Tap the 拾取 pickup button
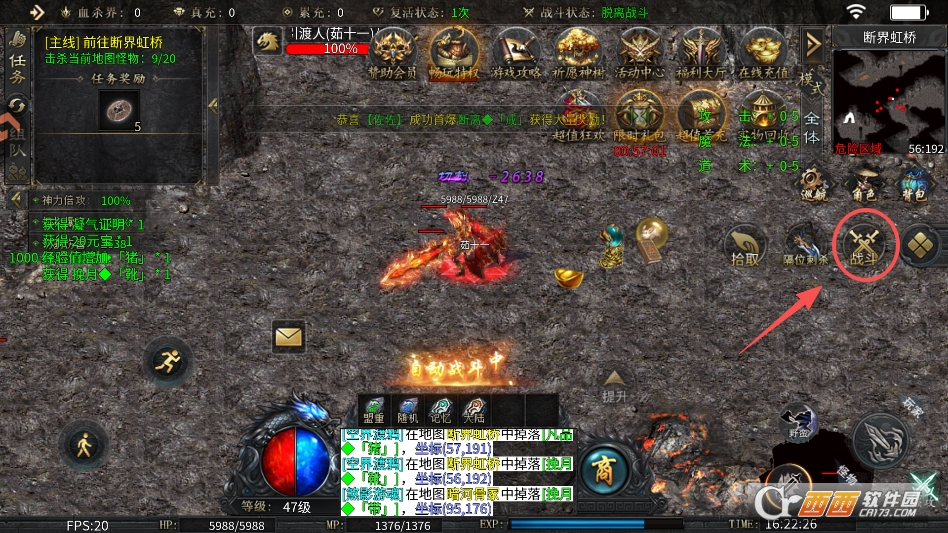This screenshot has width=948, height=533. pyautogui.click(x=745, y=247)
